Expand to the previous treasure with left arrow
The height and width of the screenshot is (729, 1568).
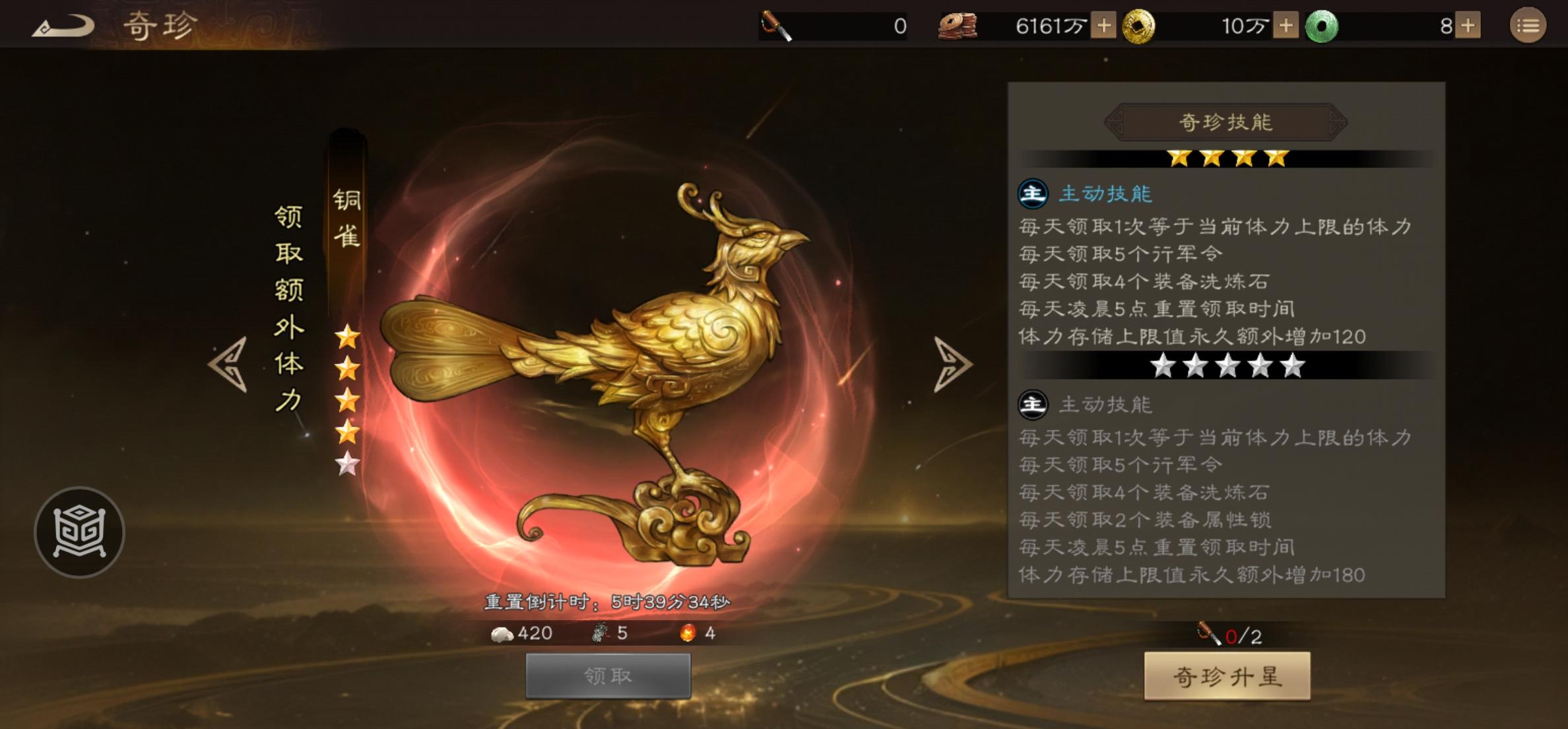(228, 365)
